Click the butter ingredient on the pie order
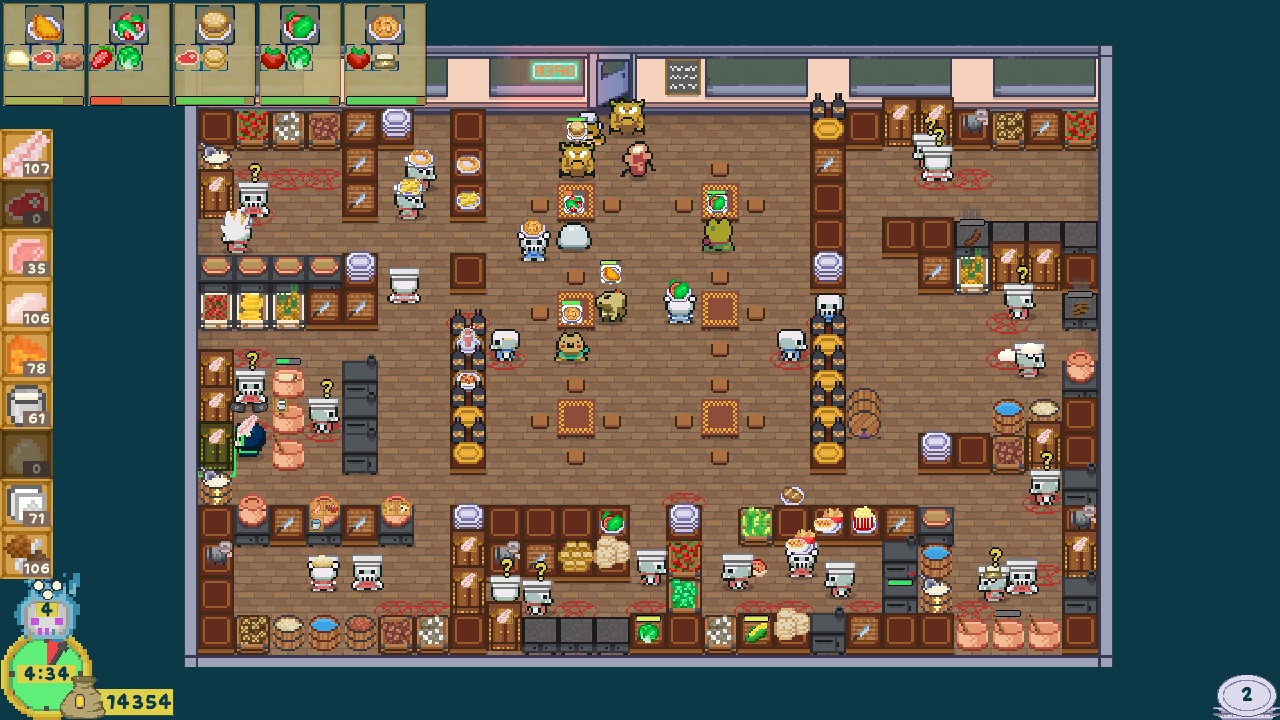This screenshot has width=1280, height=720. [x=385, y=60]
